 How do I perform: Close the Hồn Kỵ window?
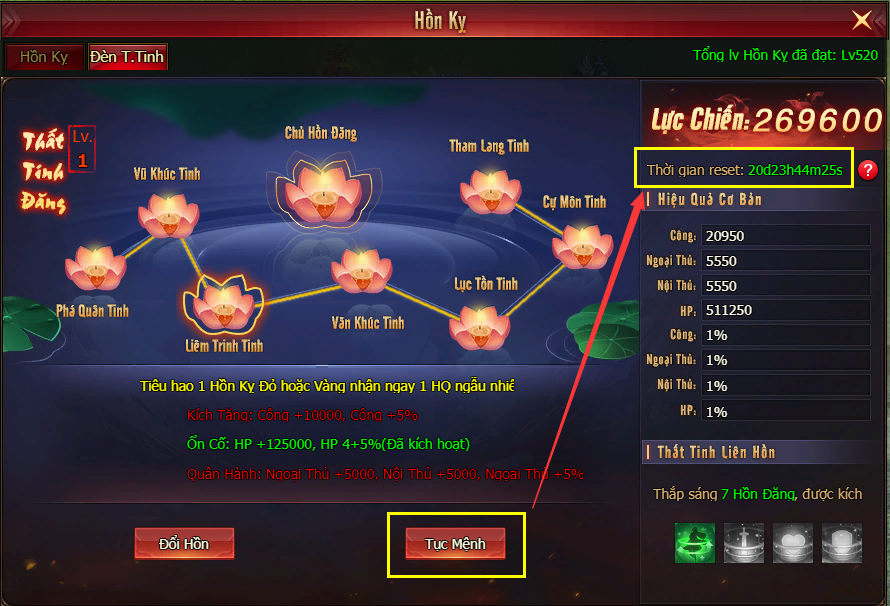click(861, 20)
